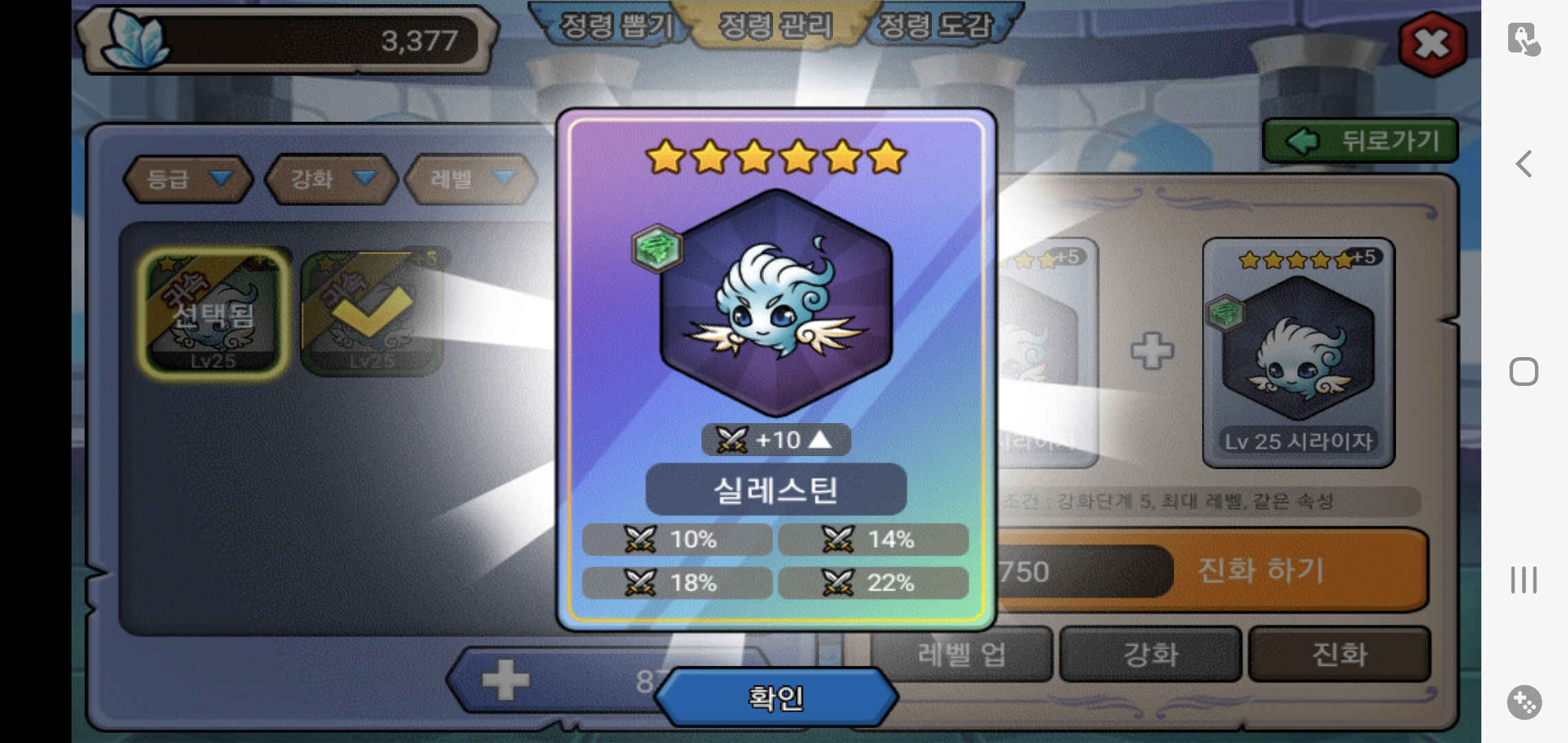This screenshot has height=743, width=1568.
Task: Switch to the 정령 뽑기 tab
Action: [616, 26]
